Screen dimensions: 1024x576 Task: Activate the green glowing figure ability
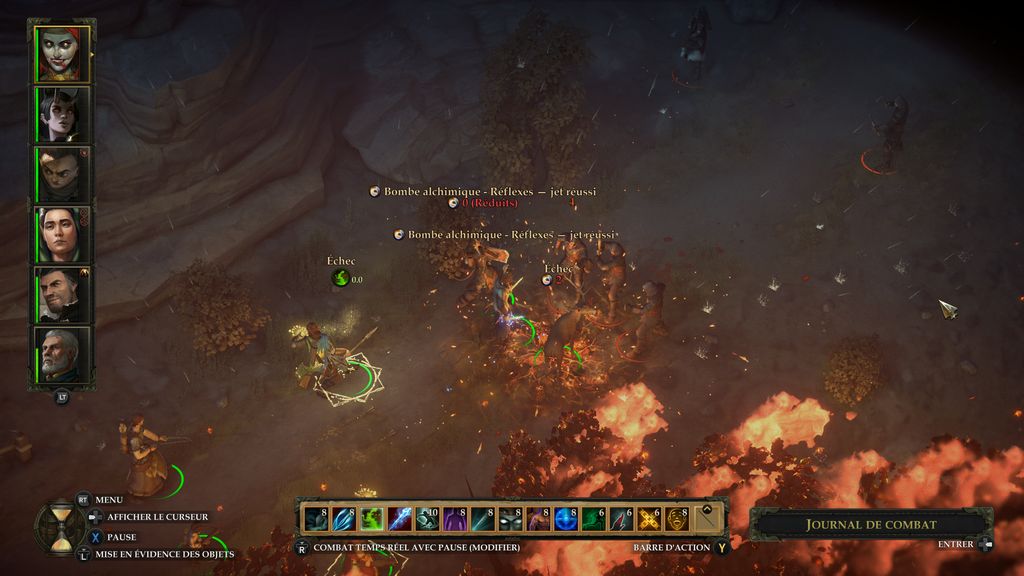coord(372,519)
